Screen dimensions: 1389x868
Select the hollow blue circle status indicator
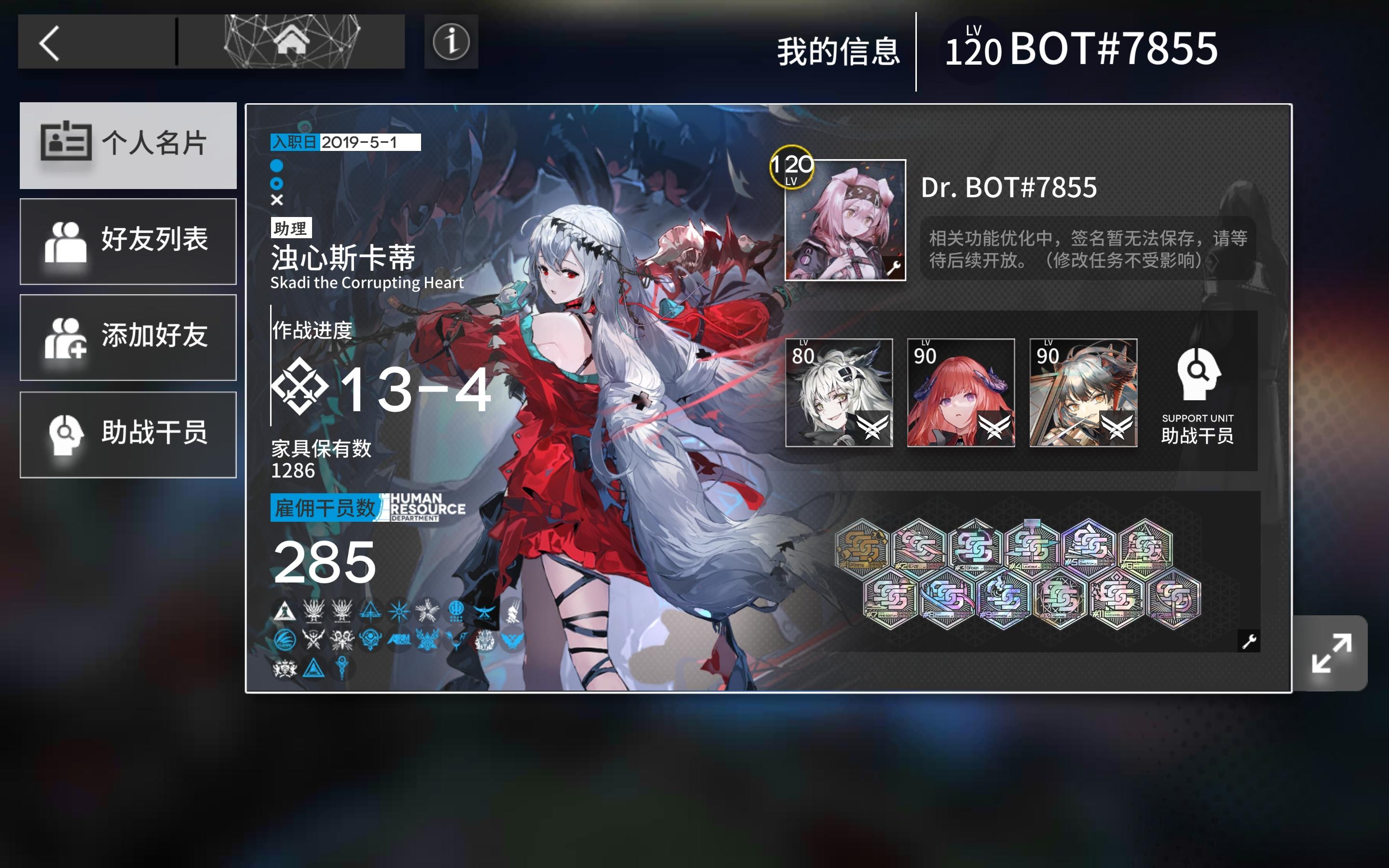pos(277,183)
